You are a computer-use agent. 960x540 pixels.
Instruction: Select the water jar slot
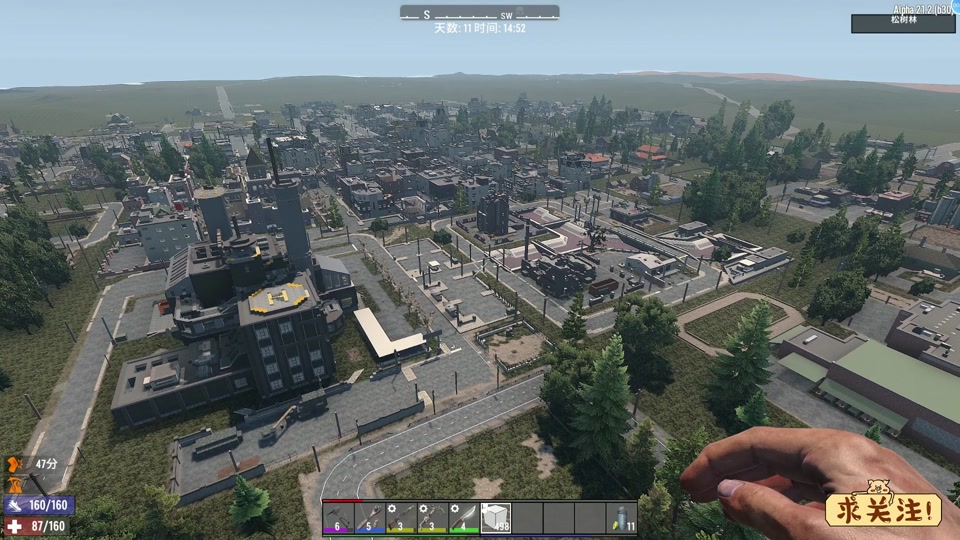621,517
